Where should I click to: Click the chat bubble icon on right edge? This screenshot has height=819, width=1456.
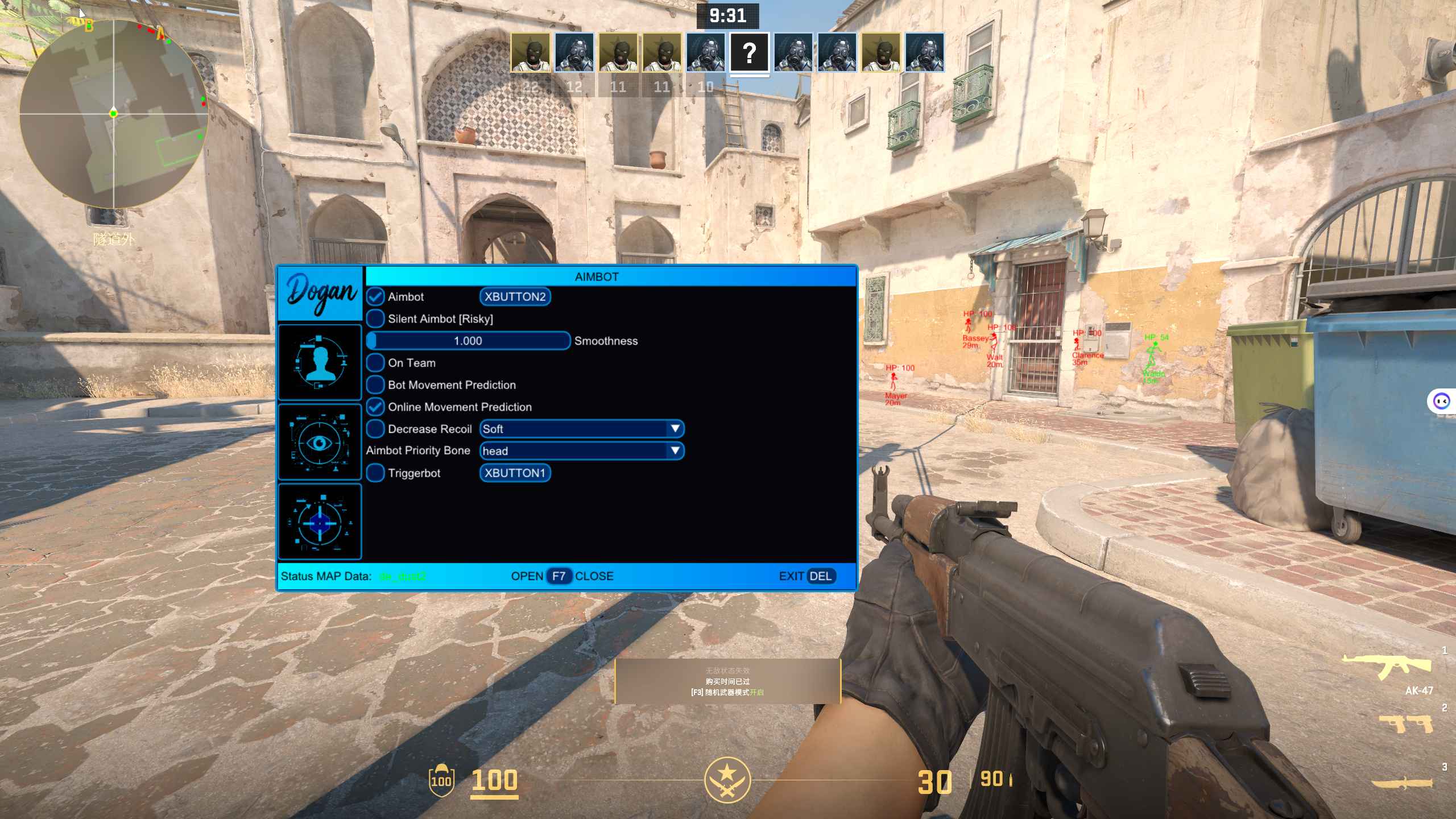tap(1443, 401)
